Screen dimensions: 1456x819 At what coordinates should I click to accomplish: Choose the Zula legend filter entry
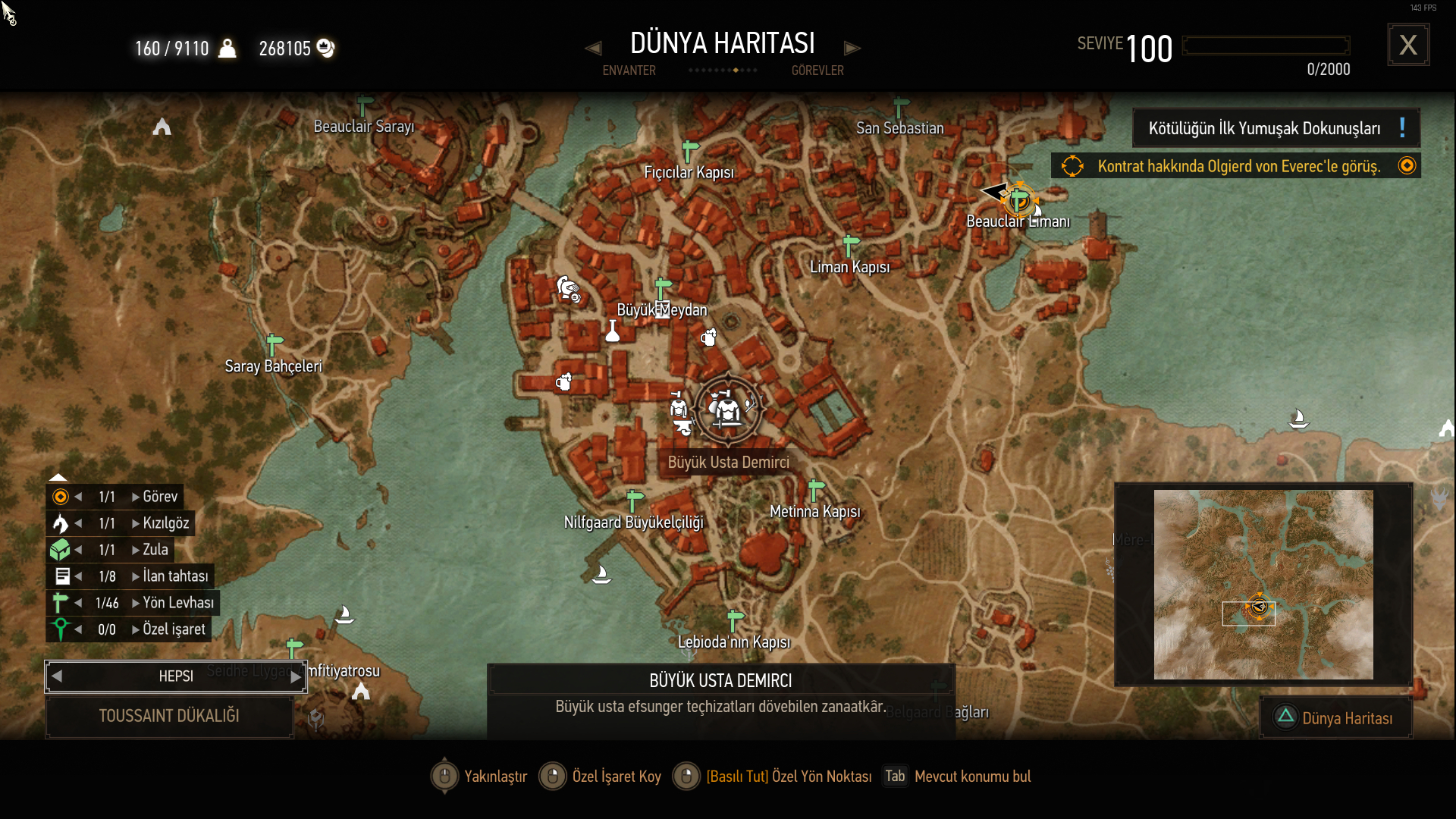155,550
